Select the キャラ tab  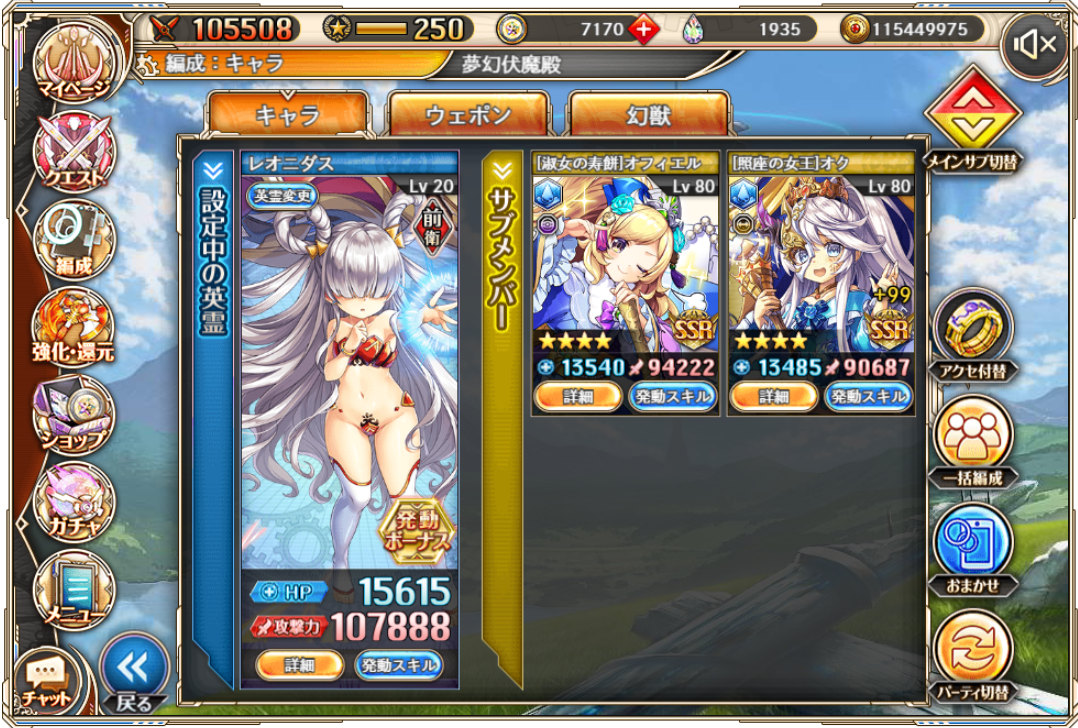pyautogui.click(x=288, y=115)
